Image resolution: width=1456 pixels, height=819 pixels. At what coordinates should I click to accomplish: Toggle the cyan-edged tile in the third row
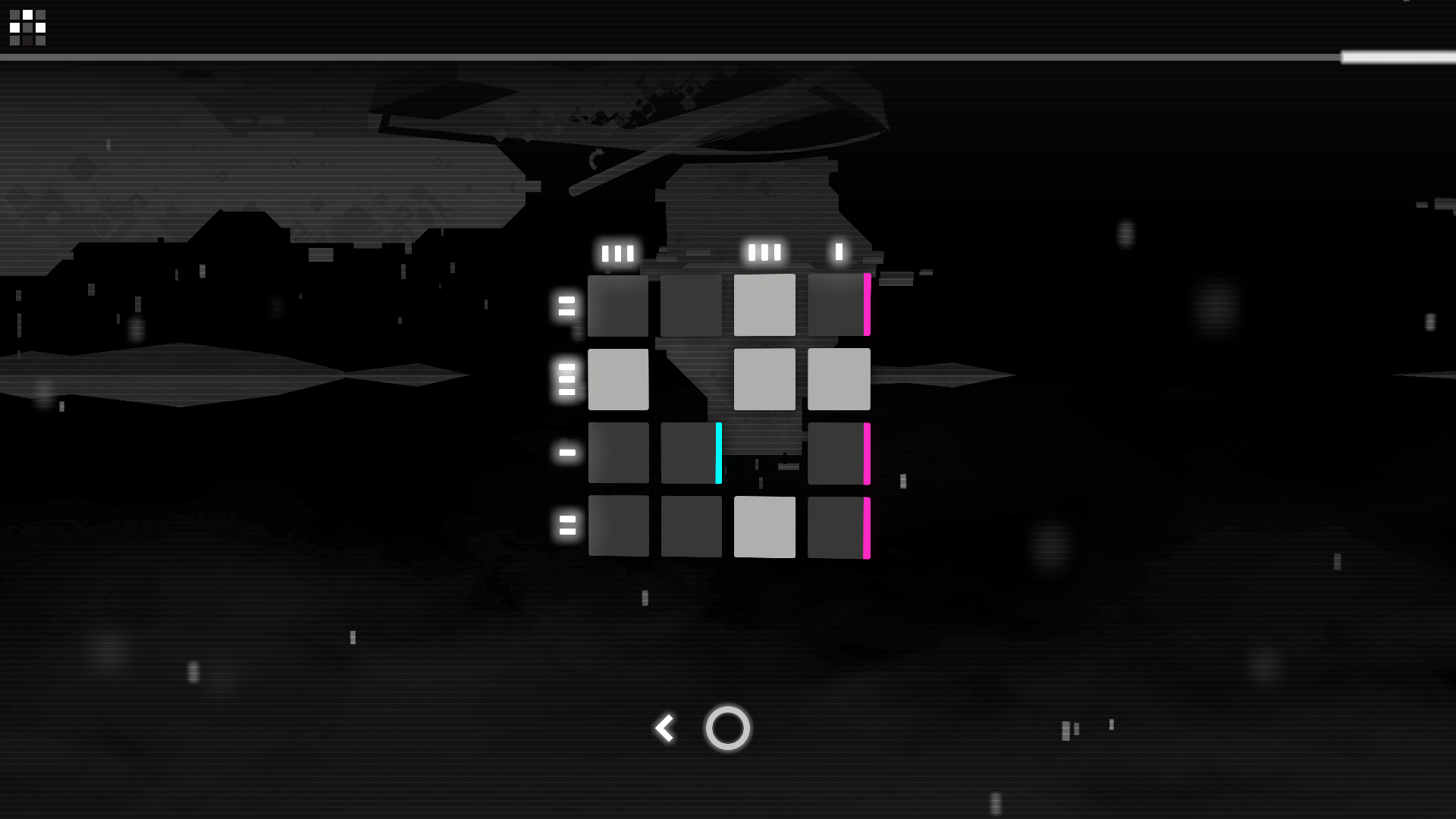click(x=690, y=453)
